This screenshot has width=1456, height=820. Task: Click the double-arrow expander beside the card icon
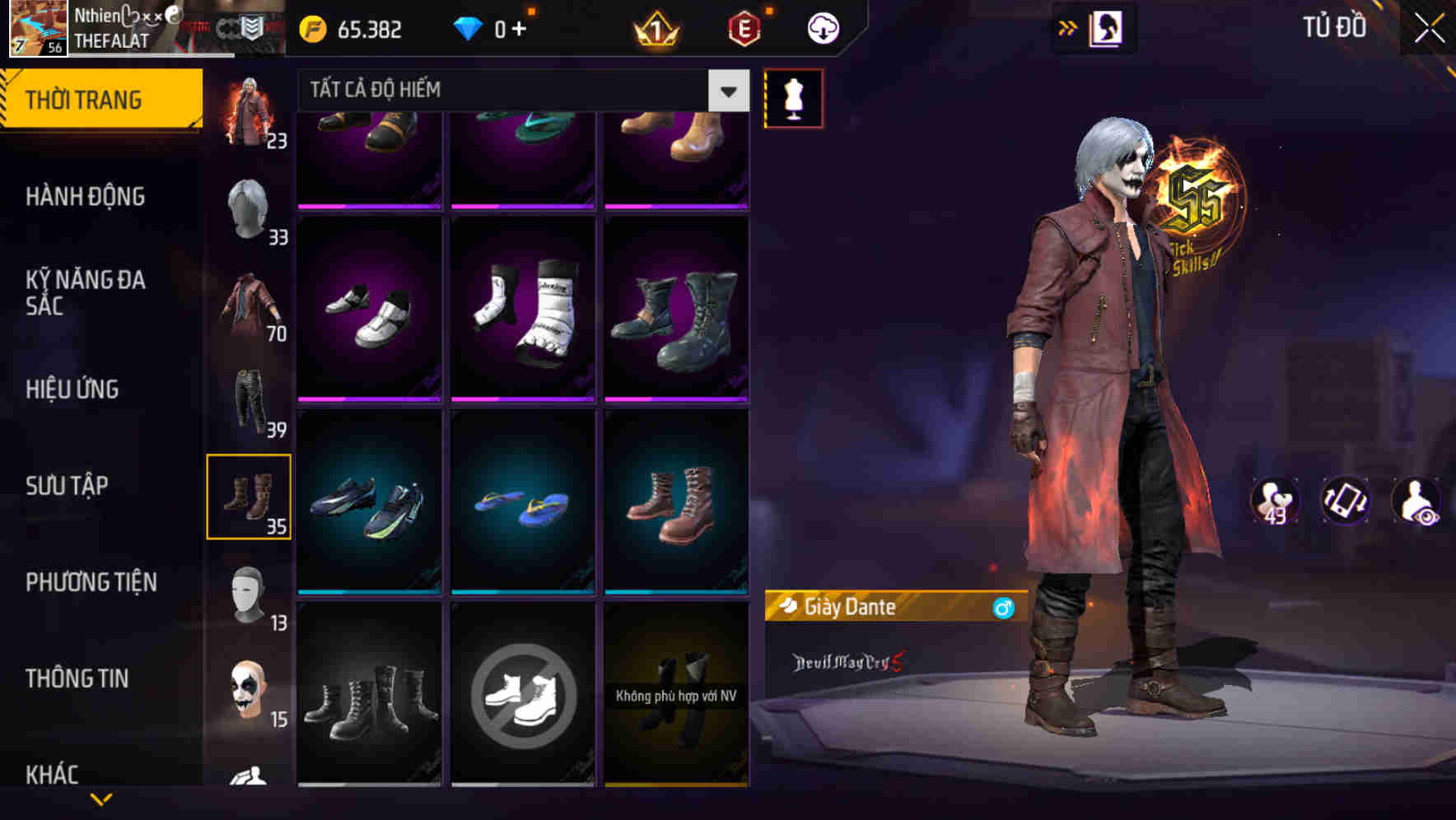[1068, 27]
